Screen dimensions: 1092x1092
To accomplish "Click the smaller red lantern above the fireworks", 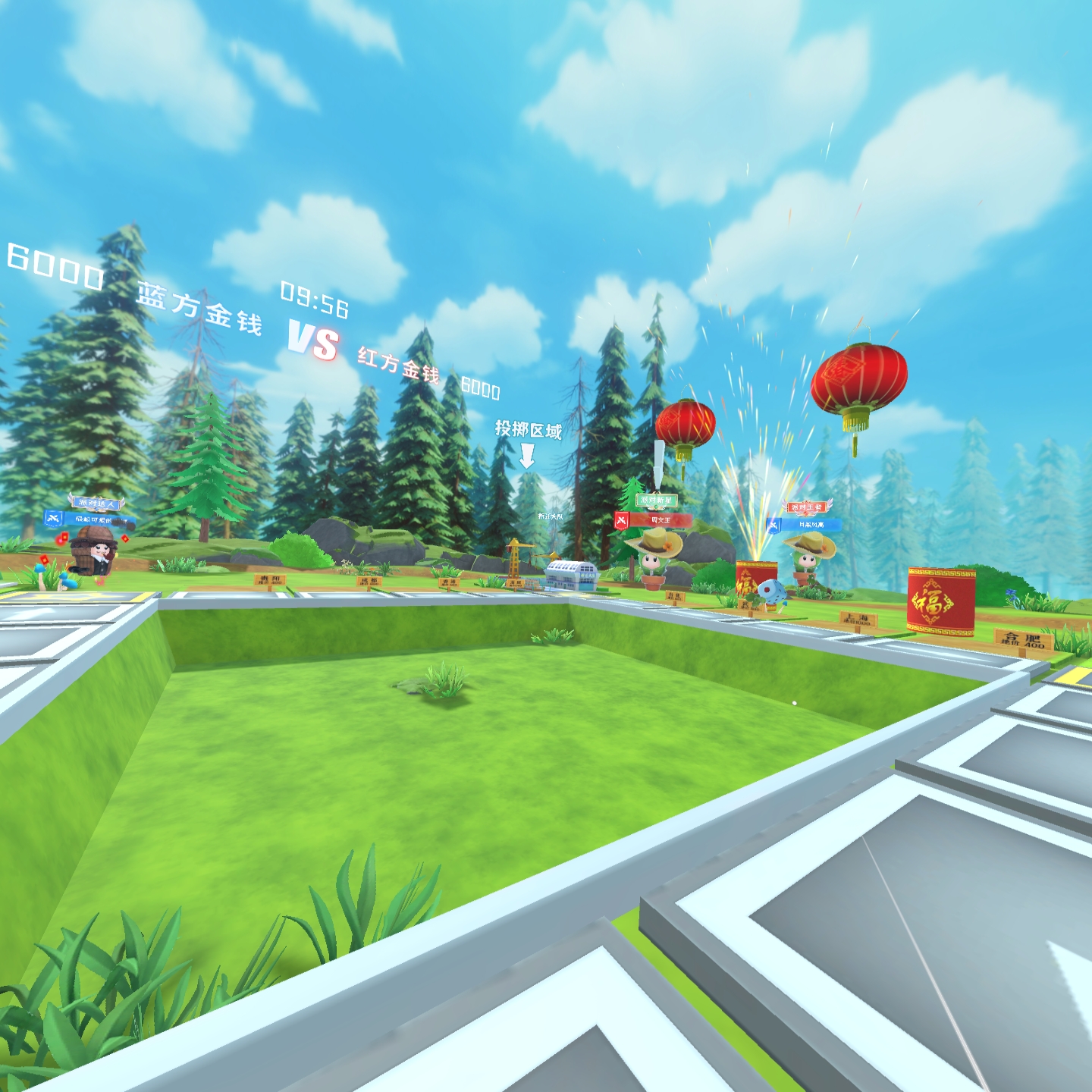I will 686,425.
